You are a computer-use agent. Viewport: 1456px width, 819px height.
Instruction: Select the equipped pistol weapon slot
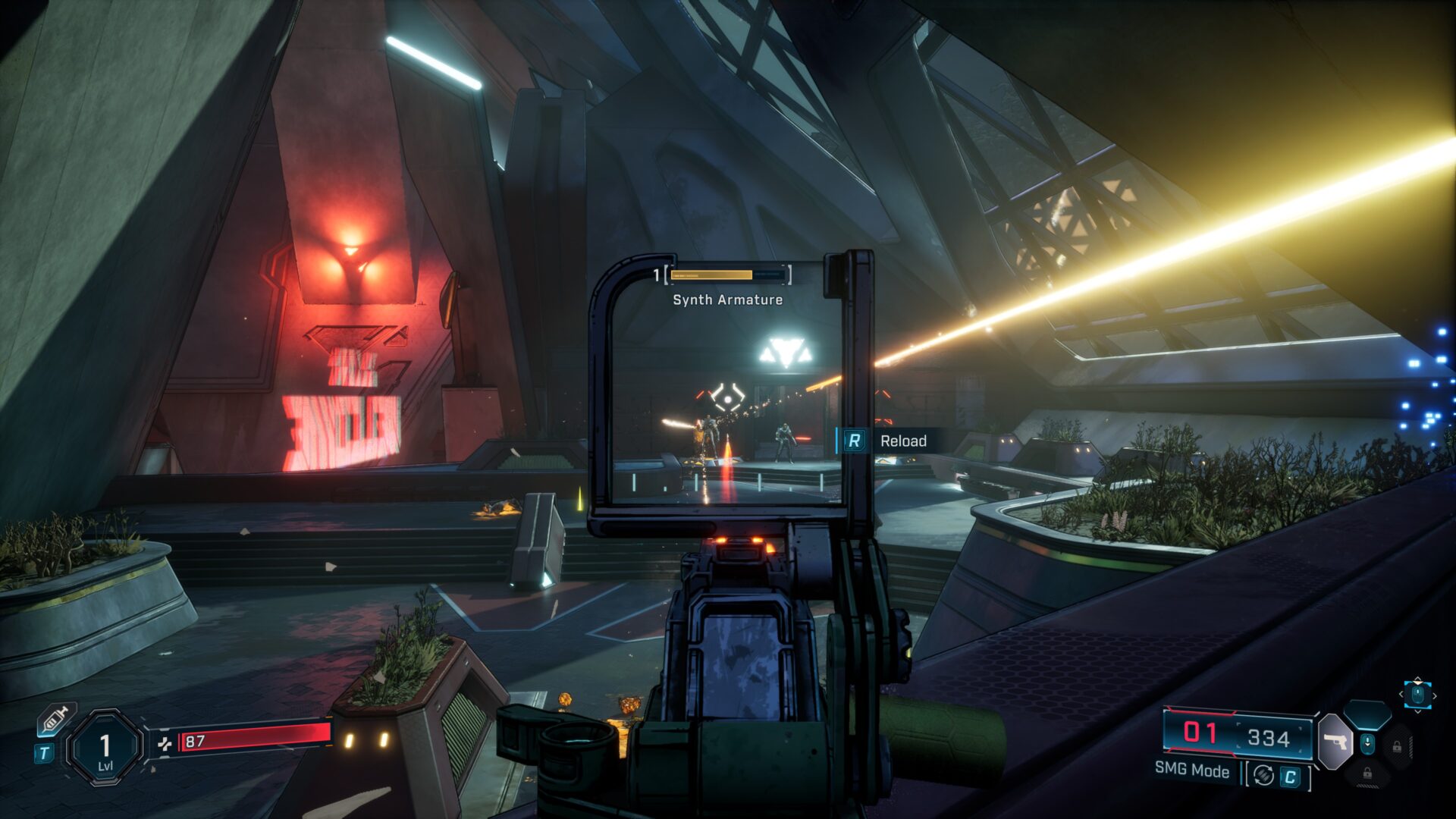pos(1335,741)
